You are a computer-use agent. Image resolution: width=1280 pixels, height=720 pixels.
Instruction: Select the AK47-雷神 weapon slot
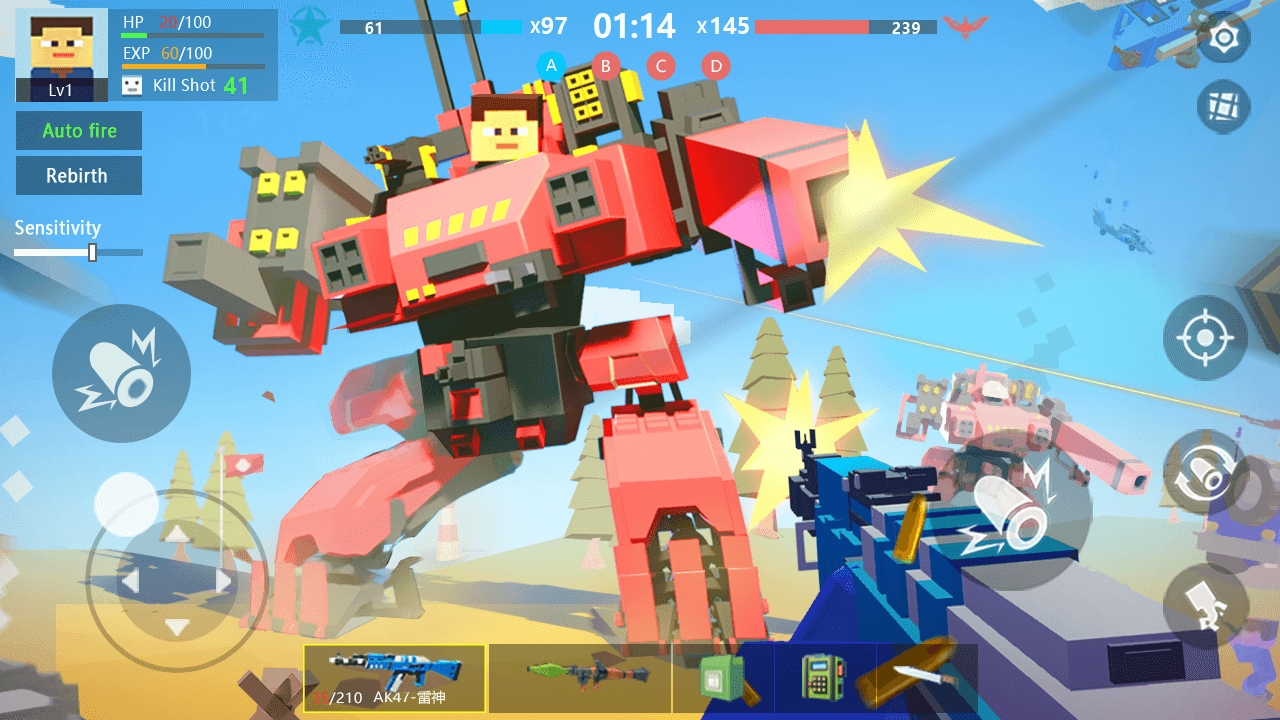pyautogui.click(x=393, y=678)
